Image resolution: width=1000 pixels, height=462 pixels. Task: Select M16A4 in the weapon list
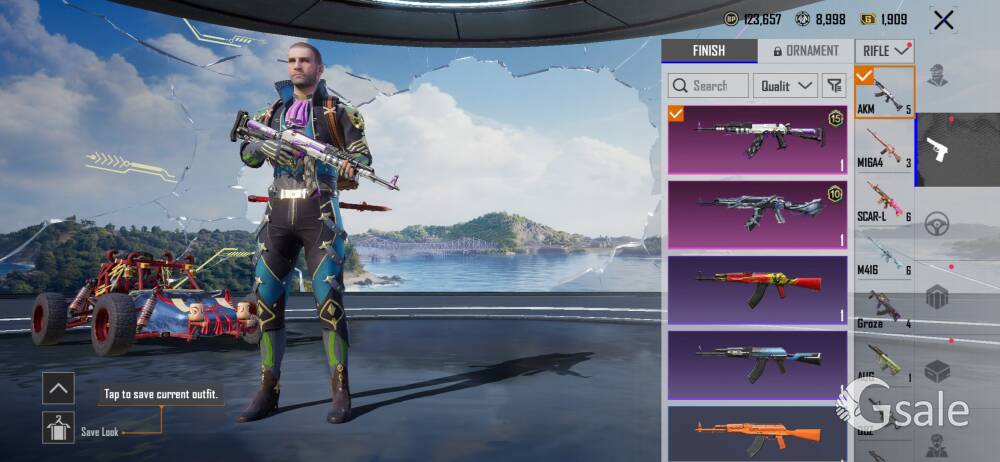pyautogui.click(x=884, y=147)
